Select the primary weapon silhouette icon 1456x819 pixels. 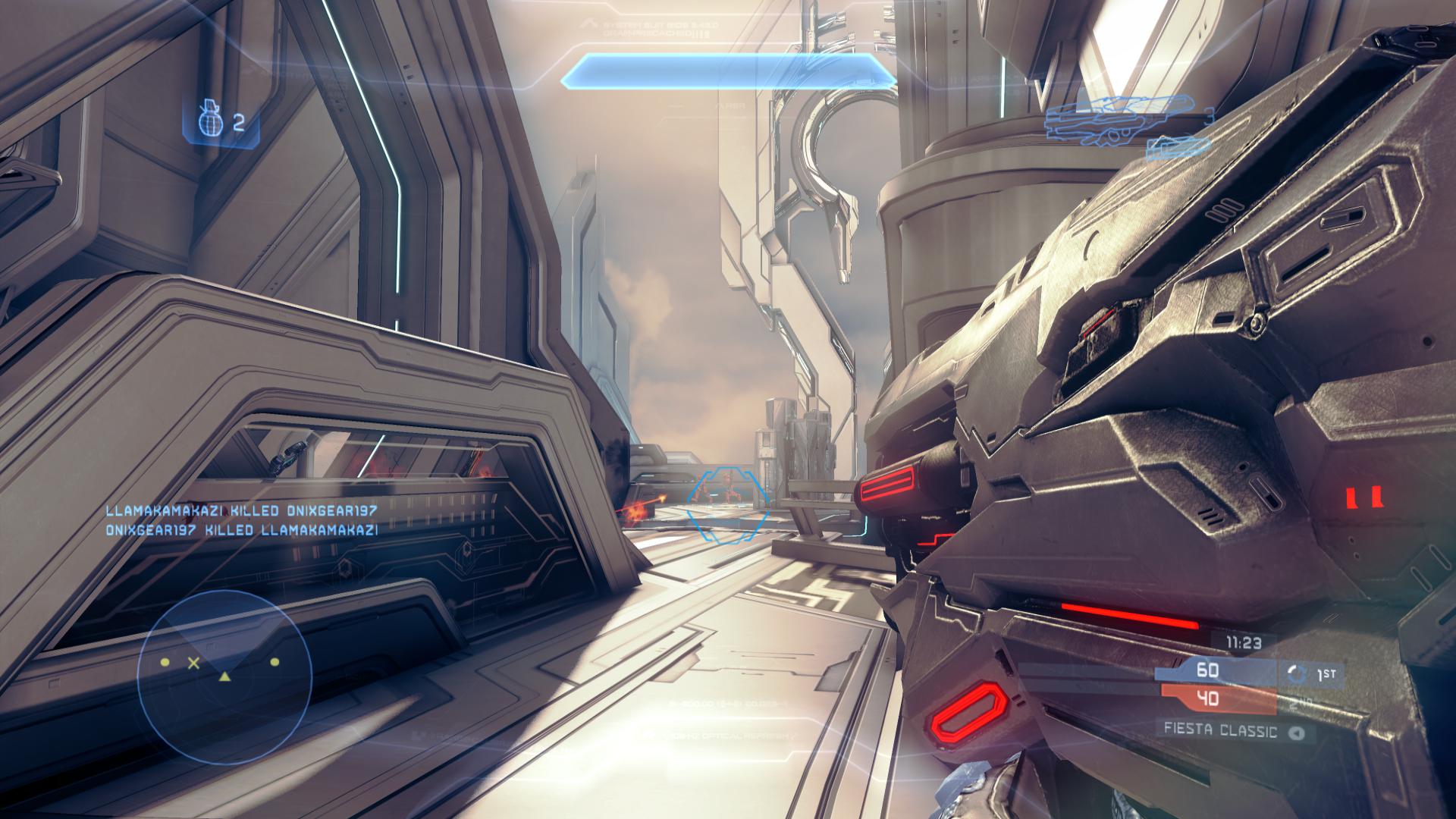point(1116,118)
